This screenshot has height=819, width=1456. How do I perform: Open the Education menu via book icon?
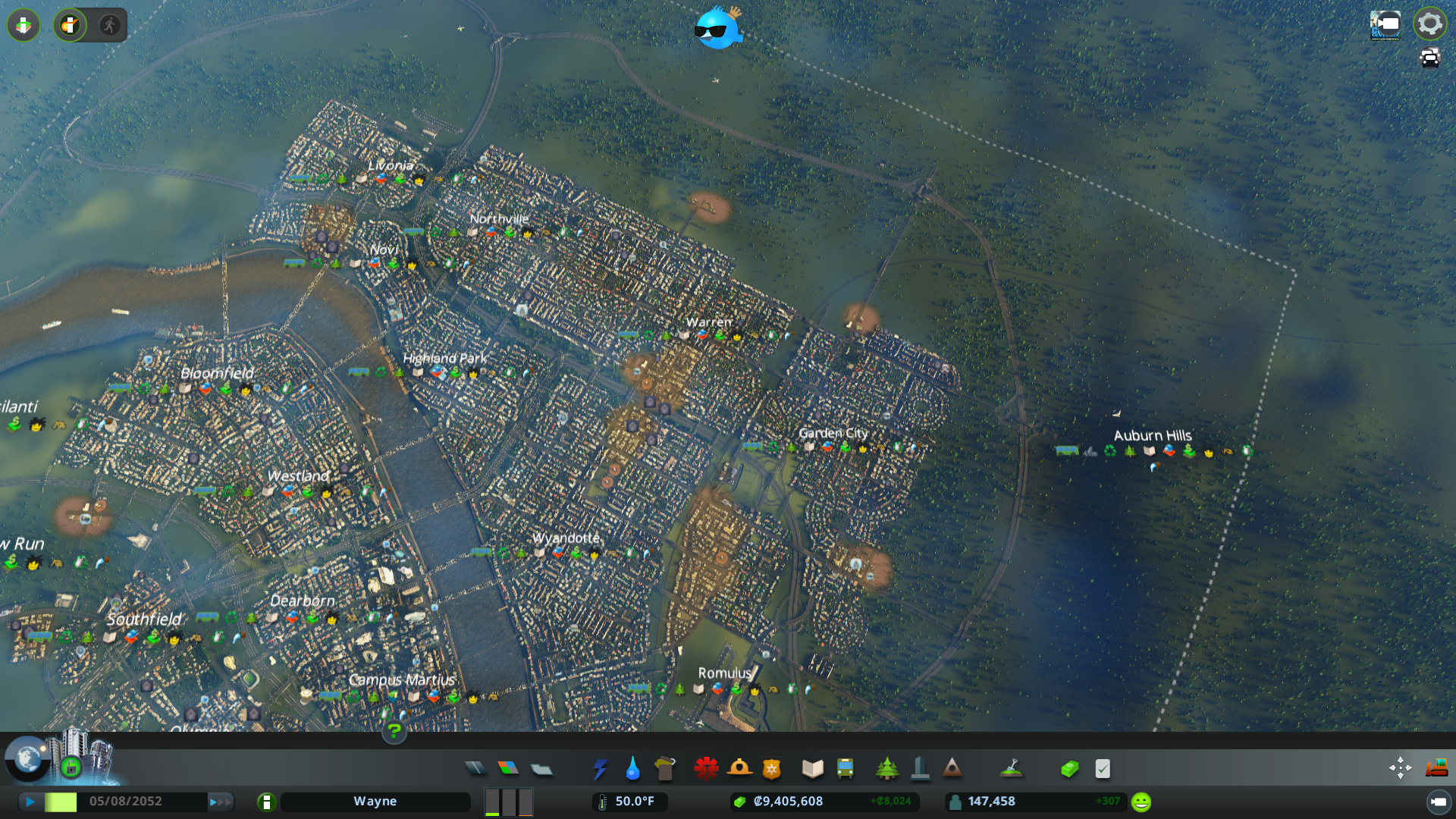point(811,768)
